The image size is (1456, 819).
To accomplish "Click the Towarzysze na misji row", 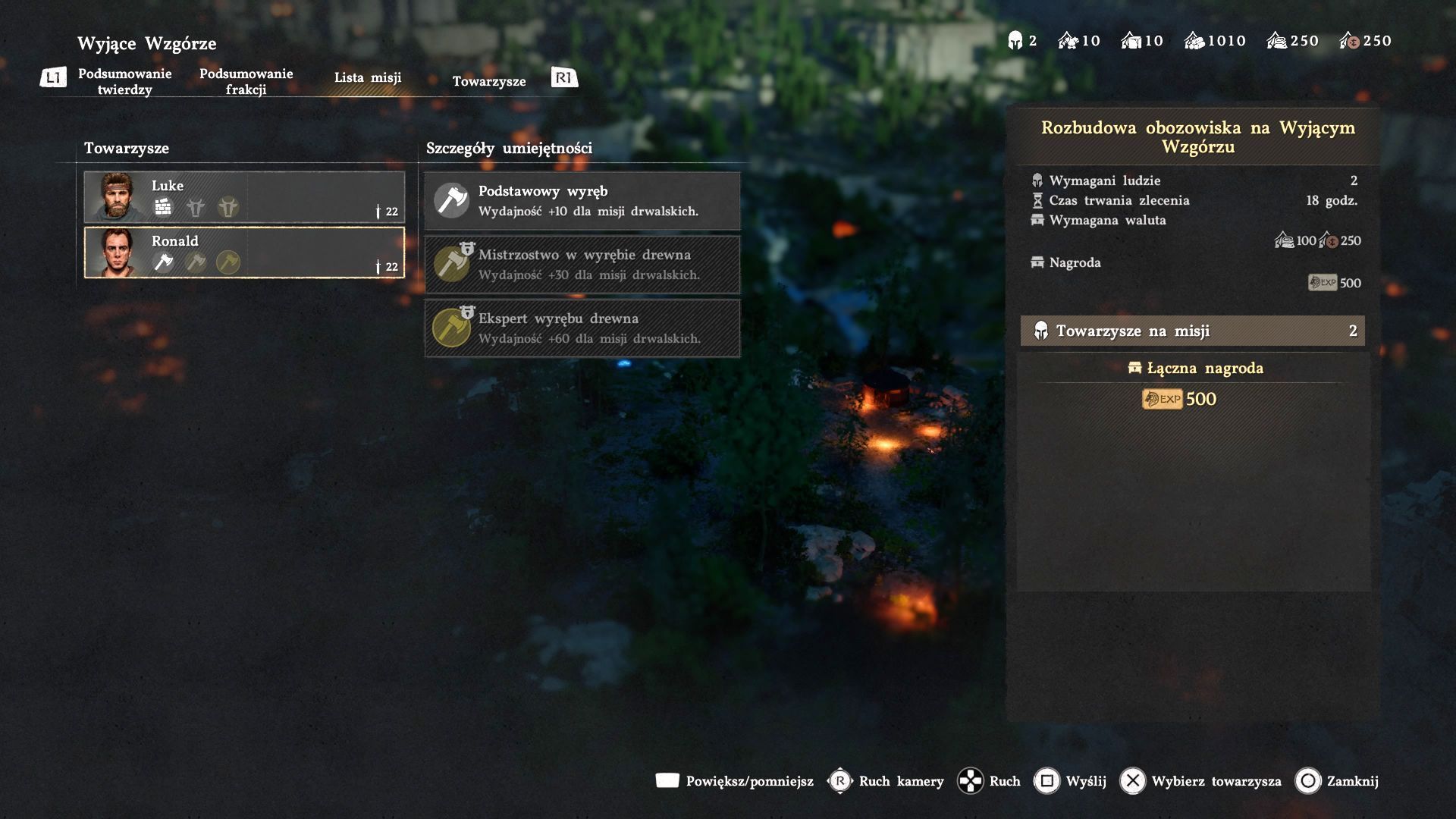I will (x=1192, y=331).
